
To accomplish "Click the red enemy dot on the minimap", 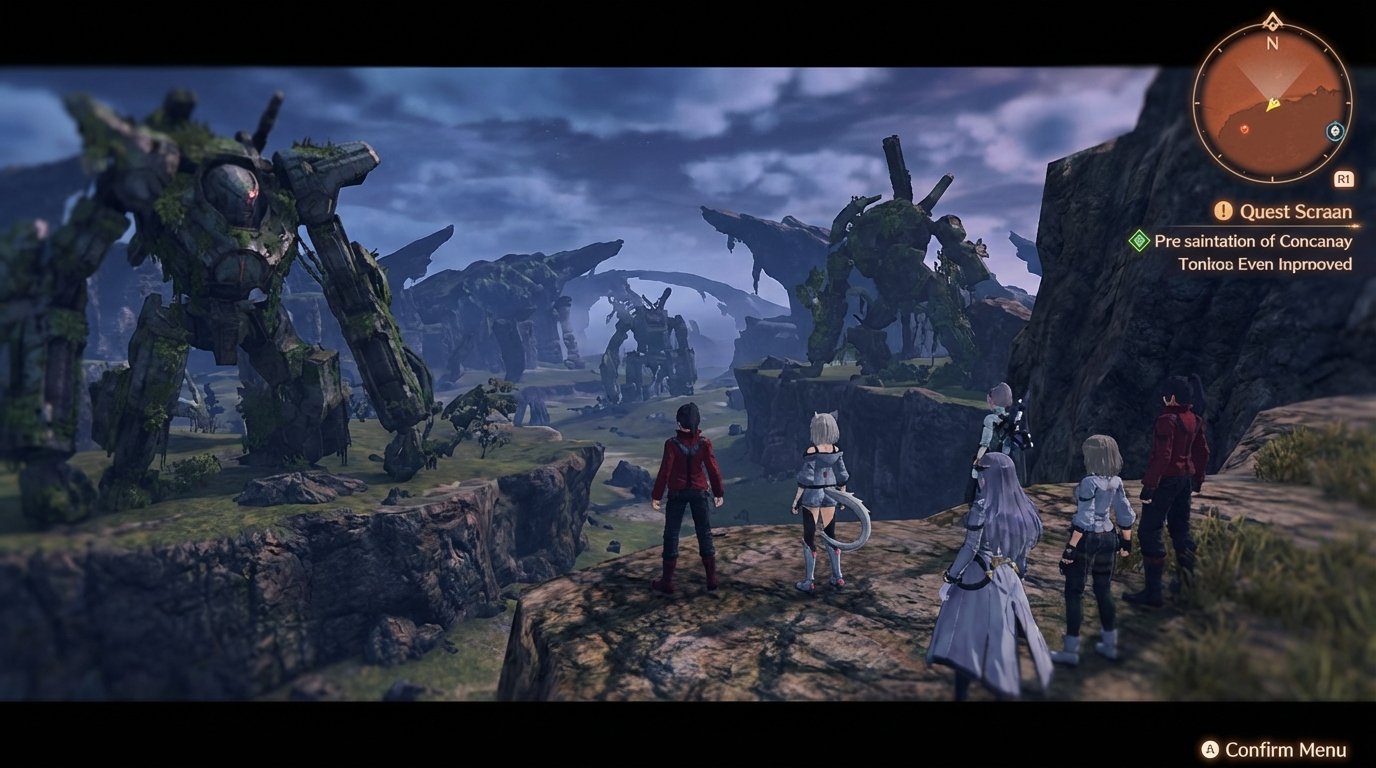I will (1244, 129).
